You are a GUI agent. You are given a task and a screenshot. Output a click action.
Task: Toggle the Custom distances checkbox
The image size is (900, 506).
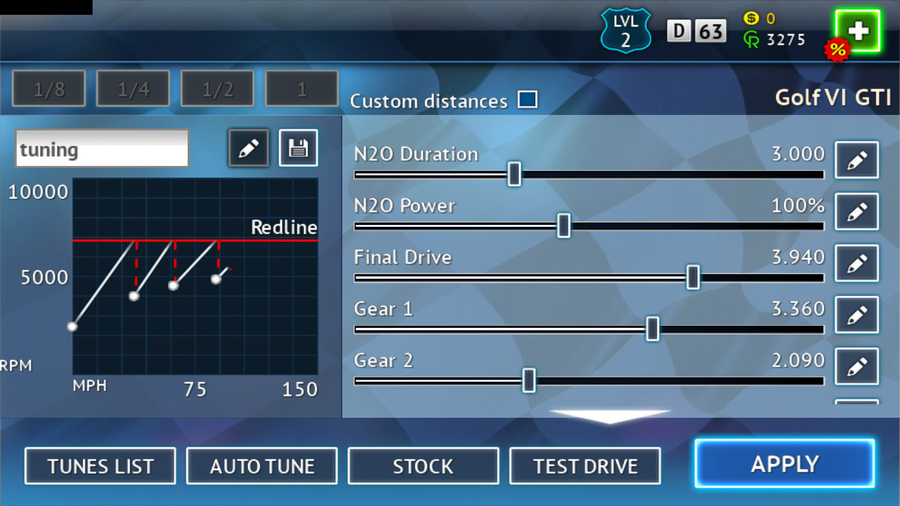[x=527, y=100]
